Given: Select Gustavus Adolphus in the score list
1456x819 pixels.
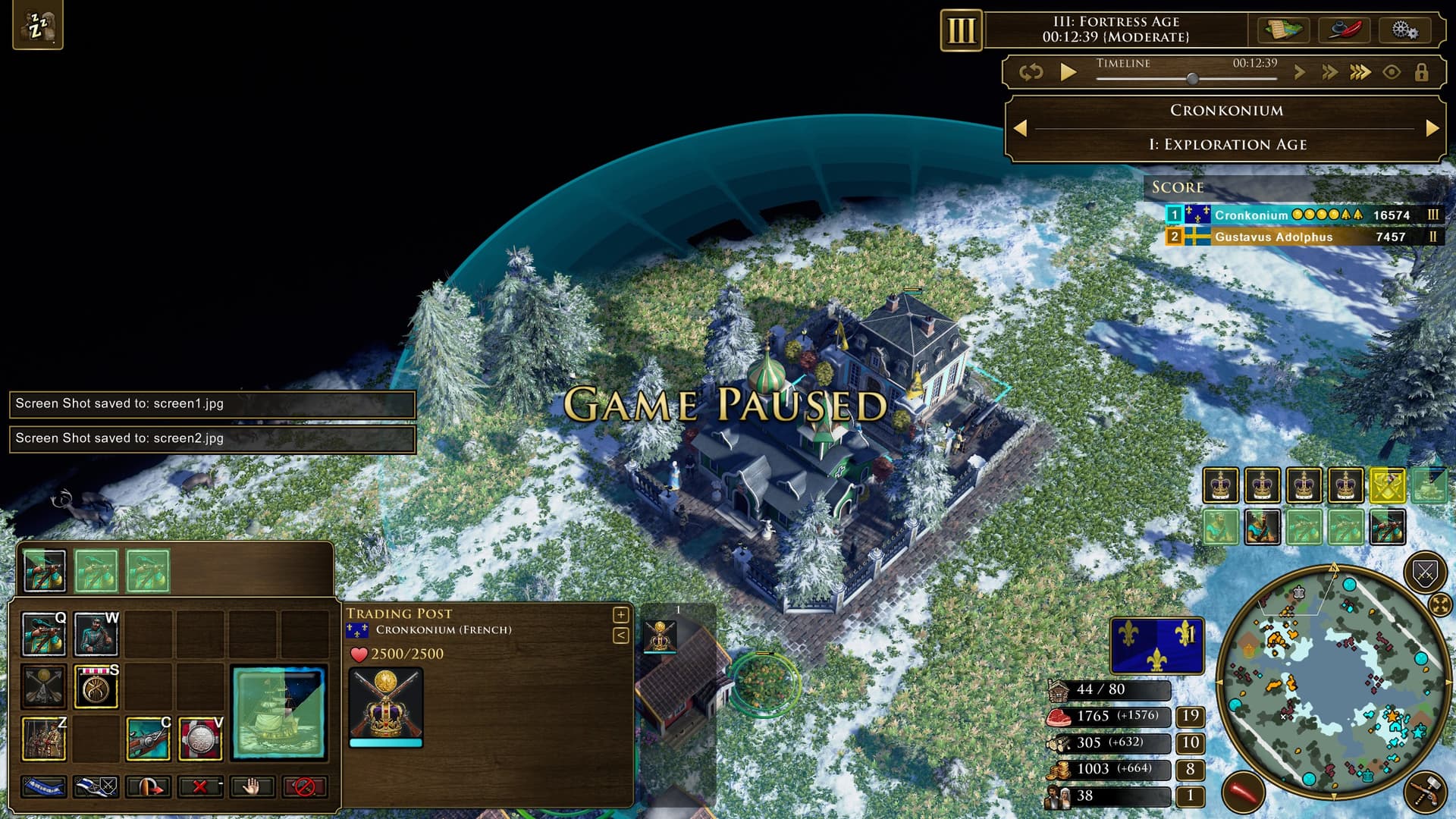Looking at the screenshot, I should (1273, 237).
